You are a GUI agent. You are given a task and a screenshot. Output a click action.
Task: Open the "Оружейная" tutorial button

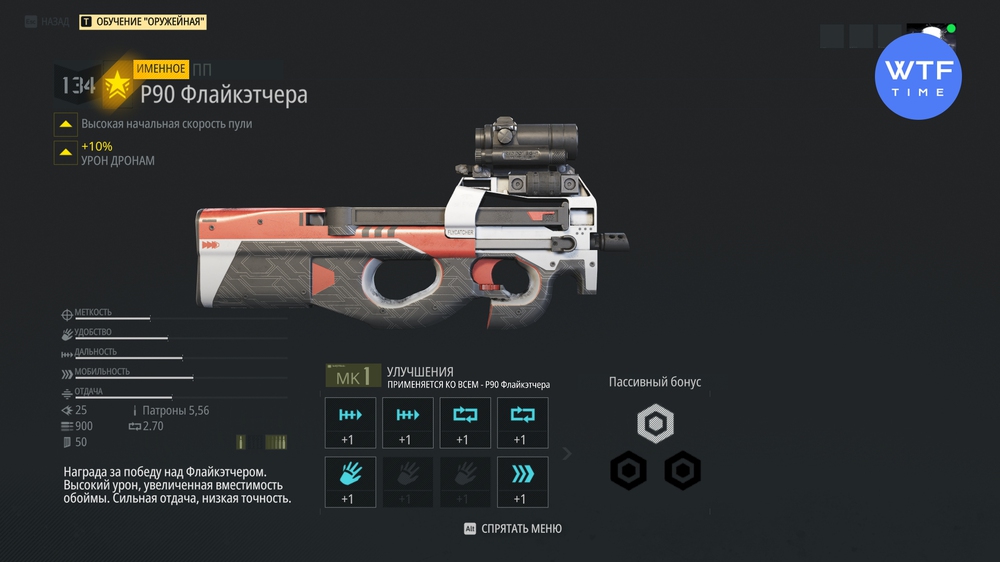click(x=142, y=21)
